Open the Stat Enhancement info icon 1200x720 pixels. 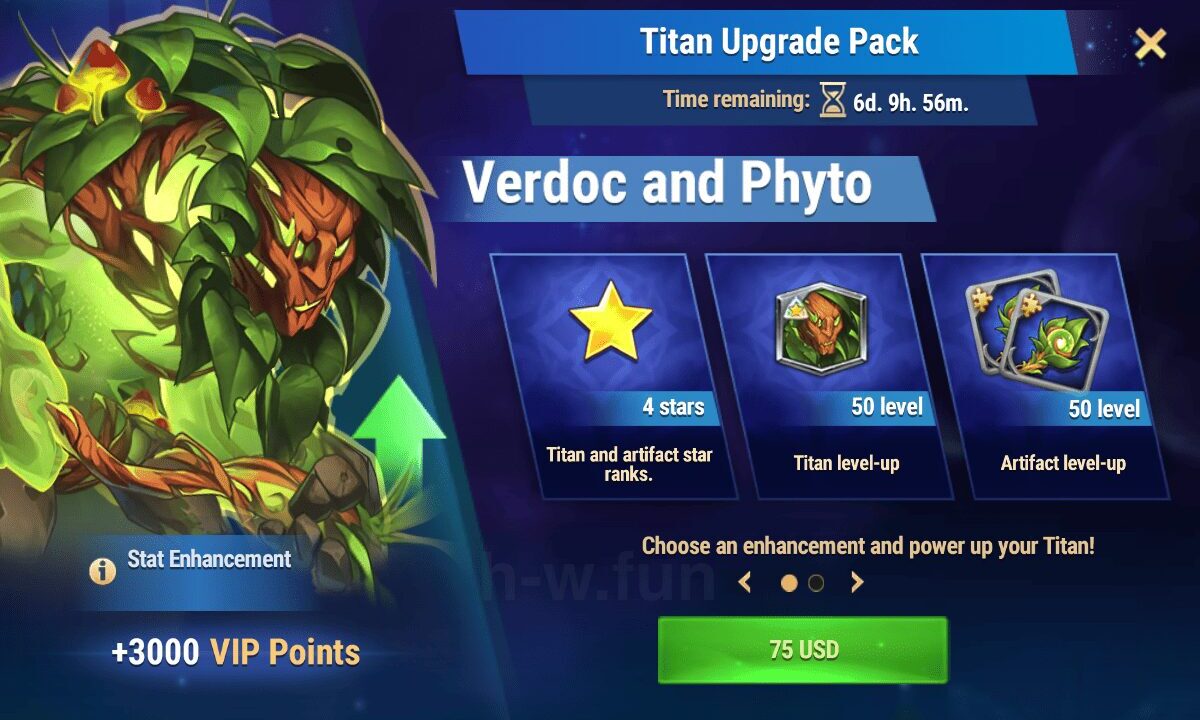[x=101, y=571]
